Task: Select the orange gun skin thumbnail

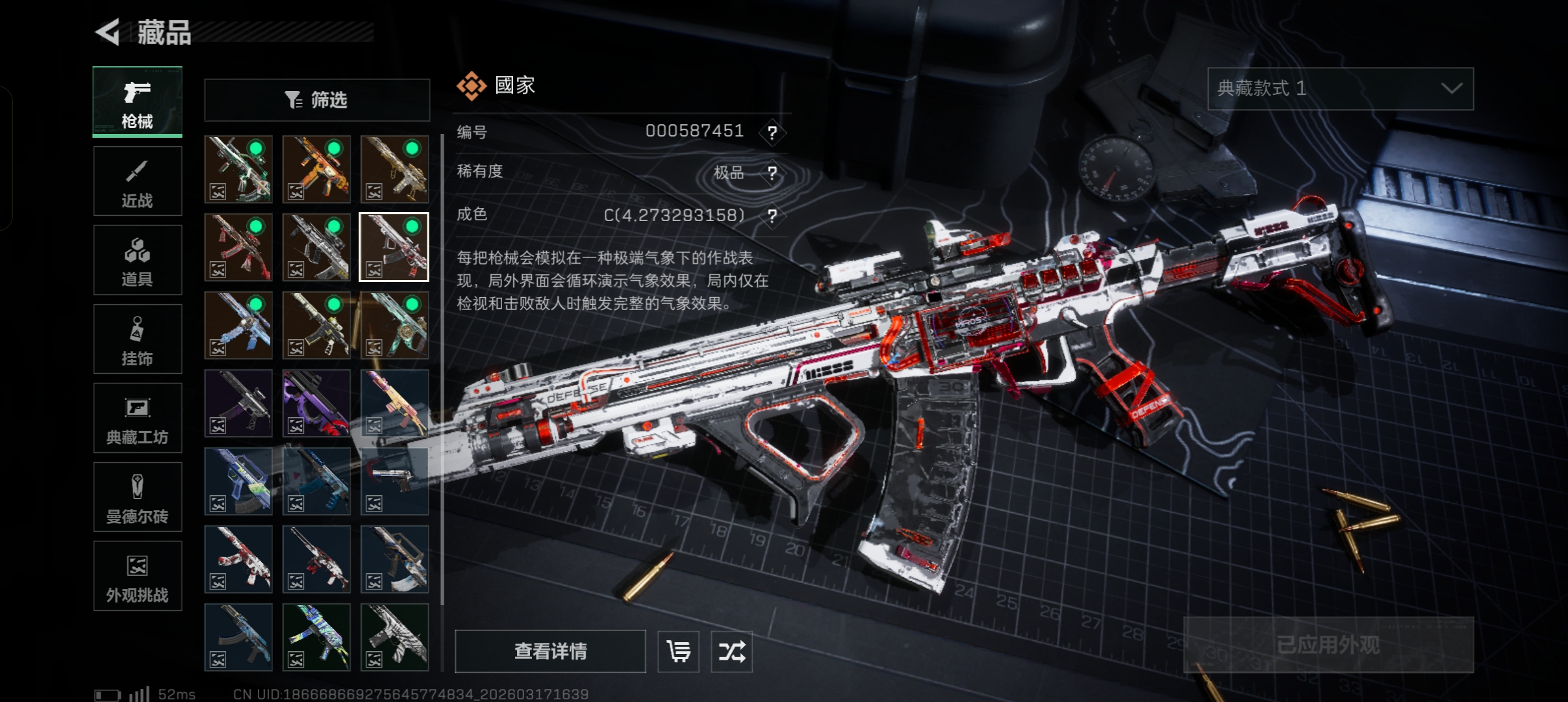Action: 316,169
